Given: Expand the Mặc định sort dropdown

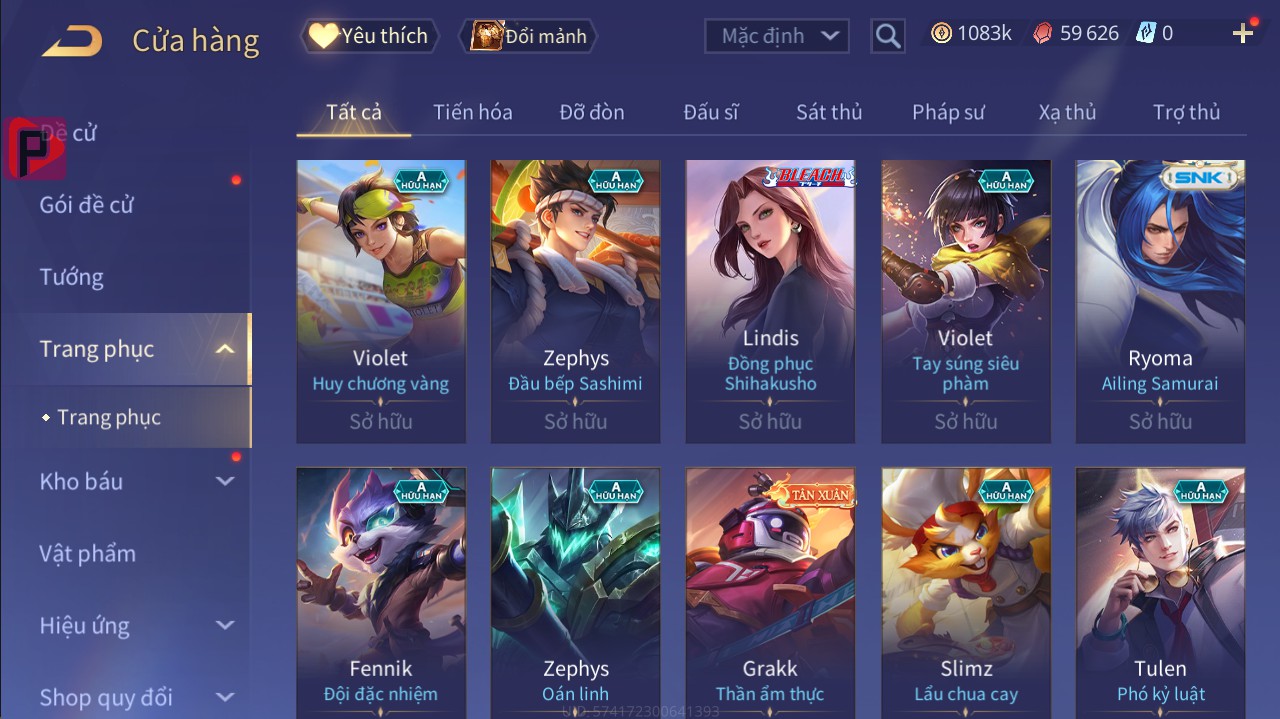Looking at the screenshot, I should pyautogui.click(x=777, y=36).
